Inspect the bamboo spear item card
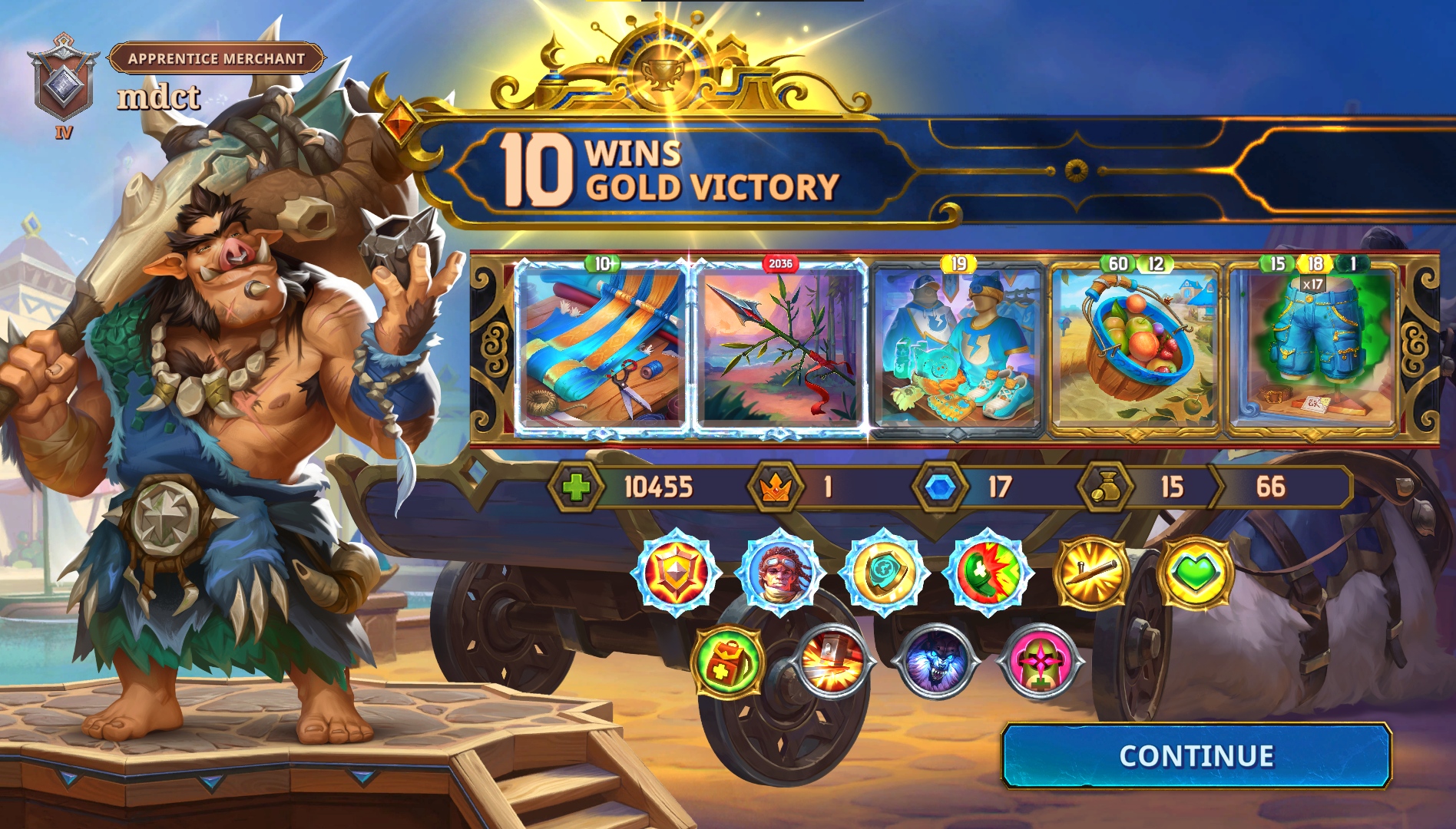The width and height of the screenshot is (1456, 829). [x=779, y=348]
